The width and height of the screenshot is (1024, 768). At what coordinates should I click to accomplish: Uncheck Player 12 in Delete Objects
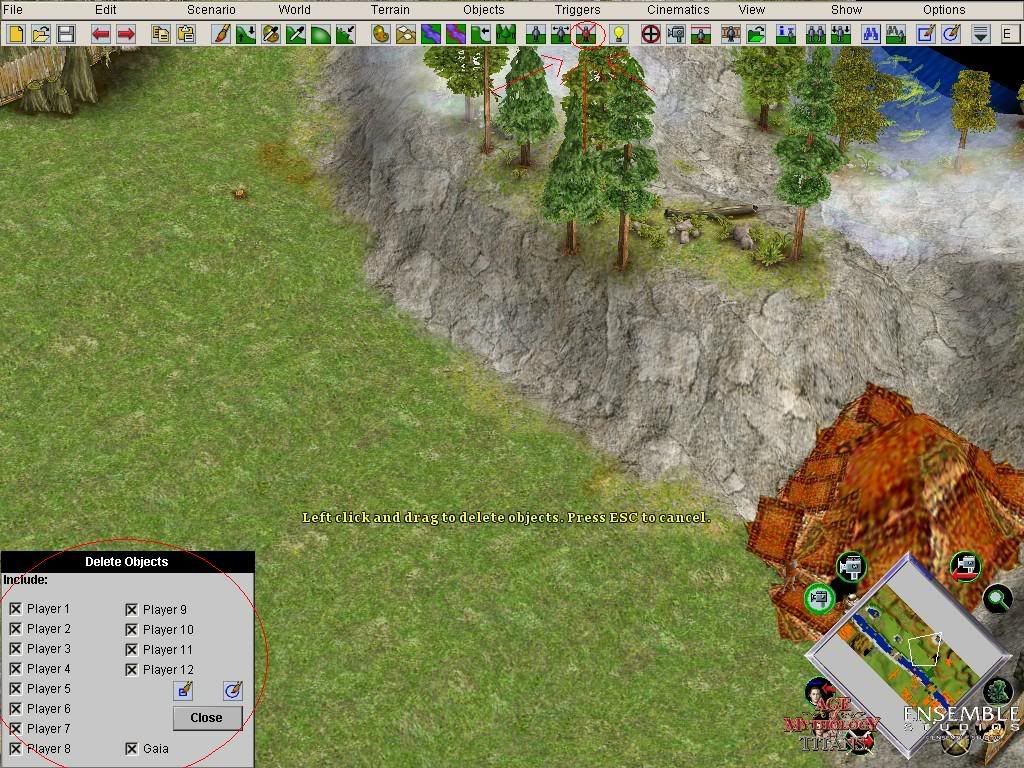click(132, 669)
